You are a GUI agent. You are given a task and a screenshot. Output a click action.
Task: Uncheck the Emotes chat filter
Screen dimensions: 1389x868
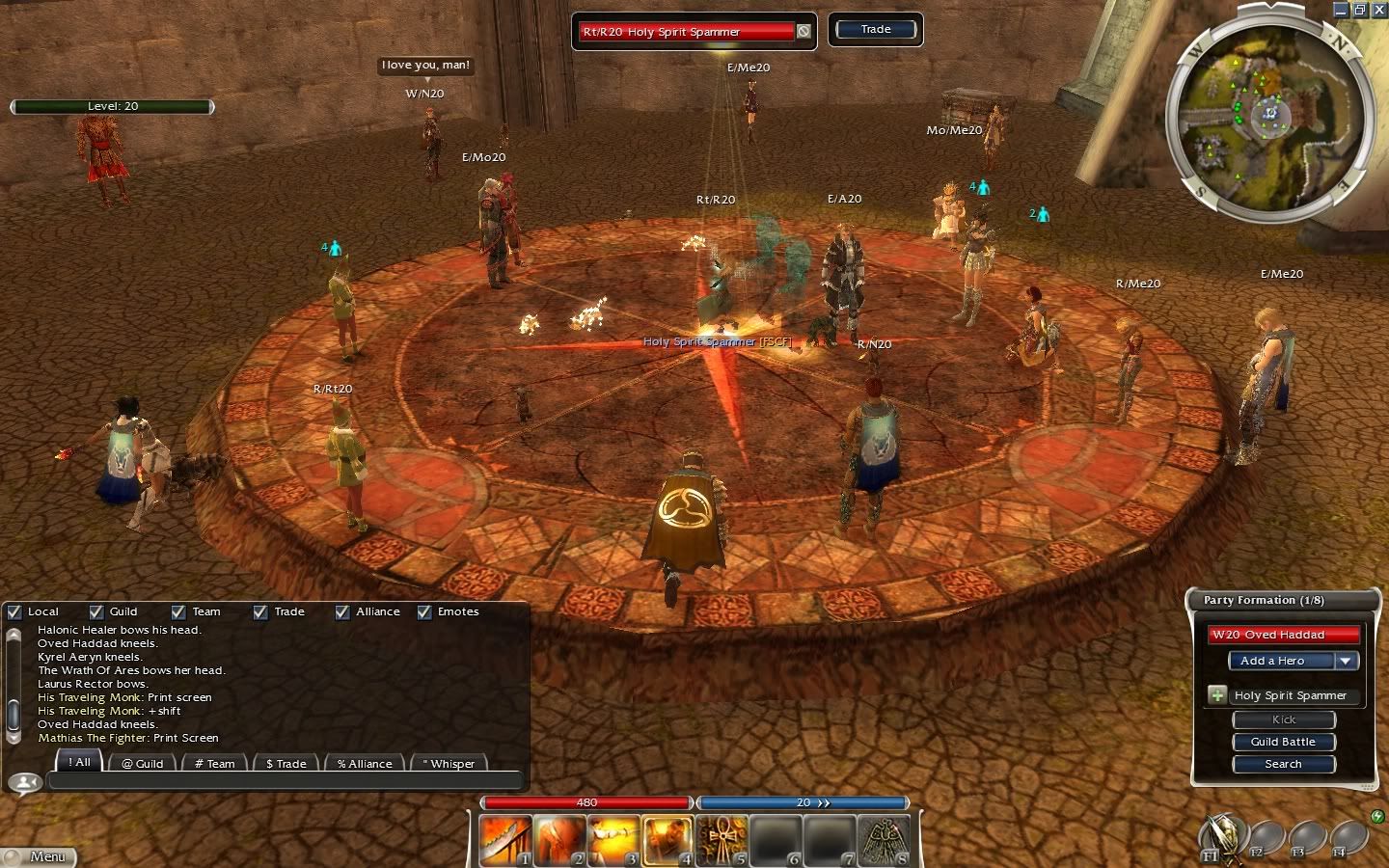(424, 611)
